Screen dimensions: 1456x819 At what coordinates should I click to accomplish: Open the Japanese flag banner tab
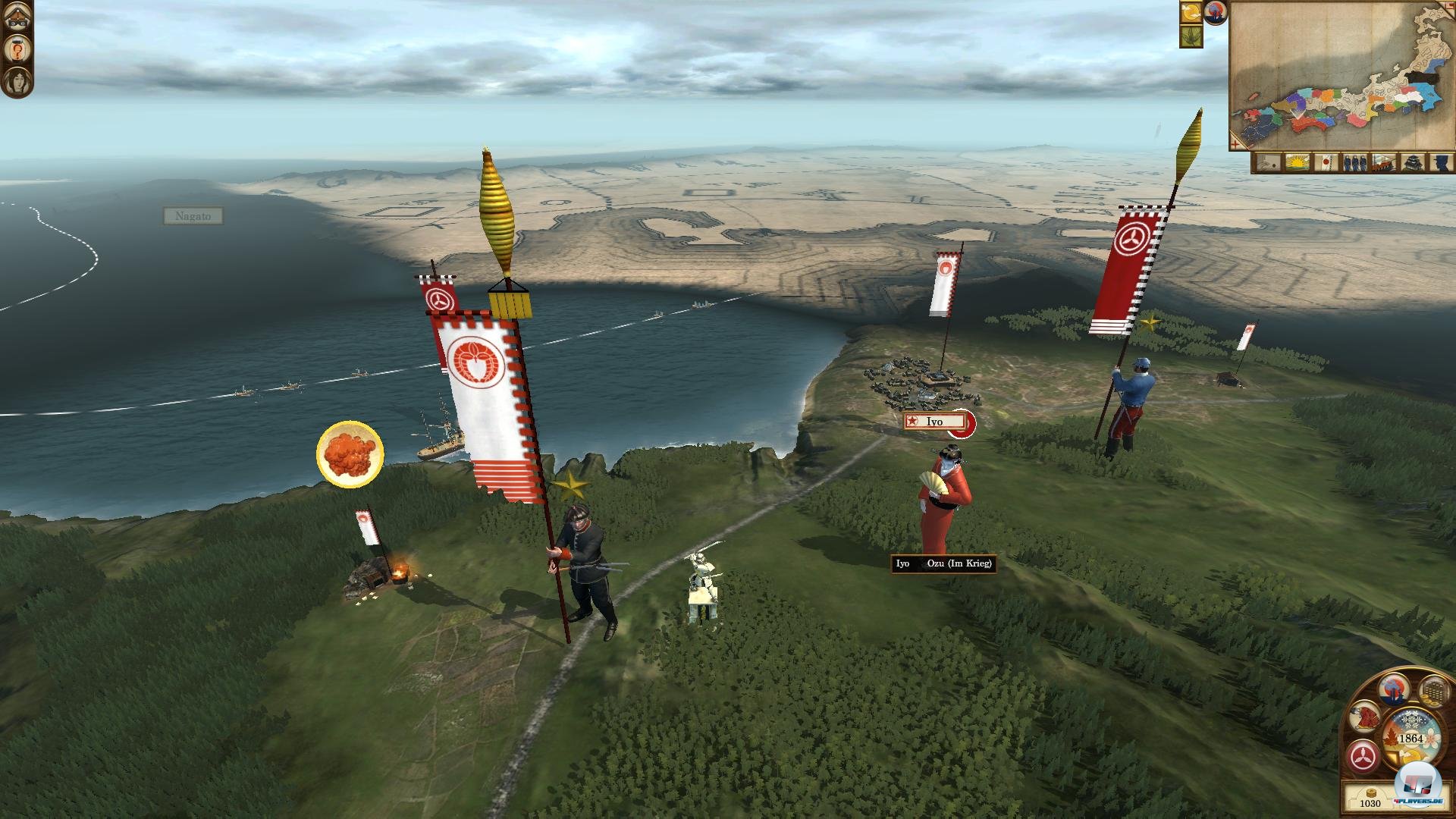(x=1325, y=162)
